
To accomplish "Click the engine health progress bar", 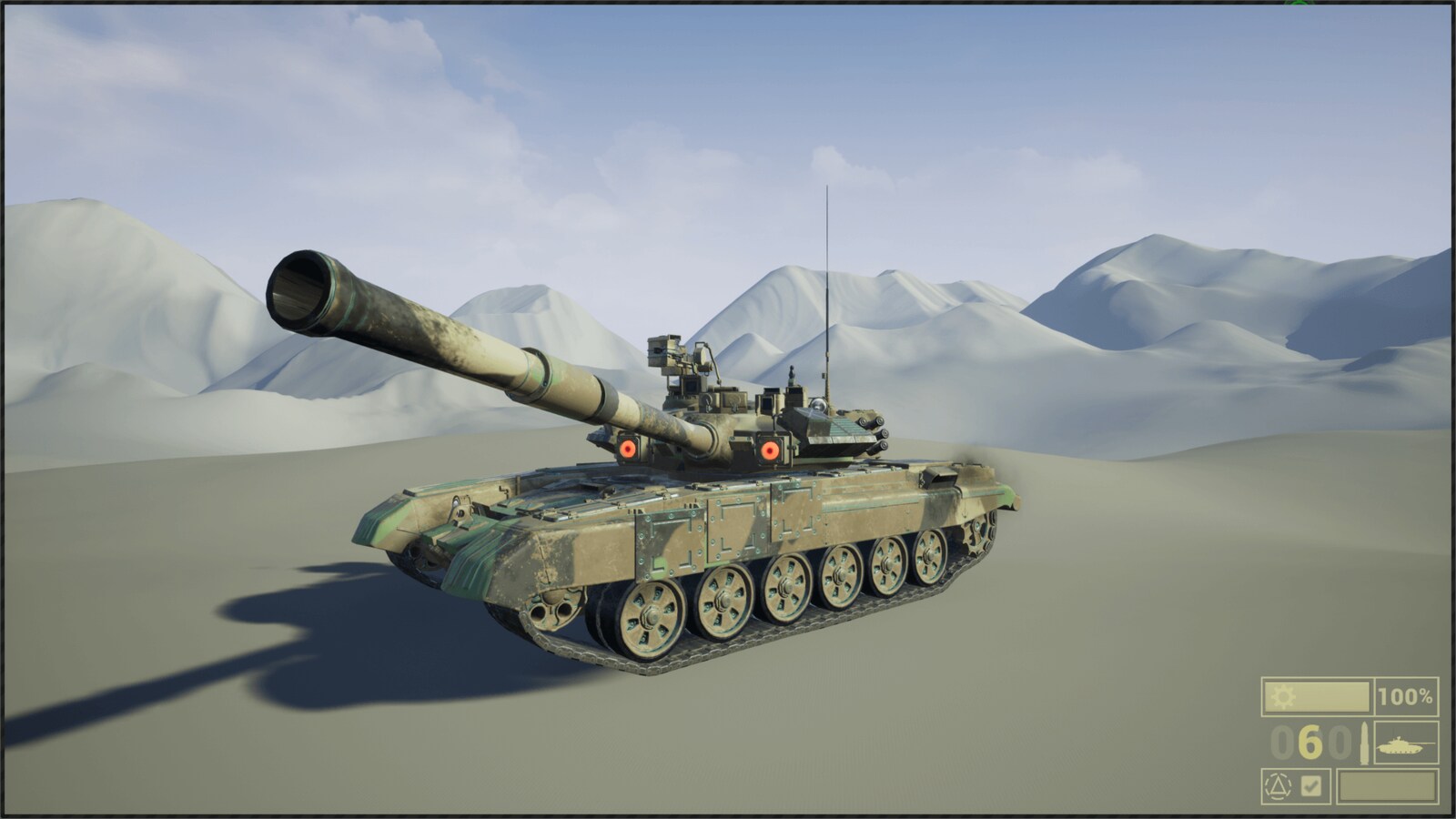I will click(x=1317, y=696).
